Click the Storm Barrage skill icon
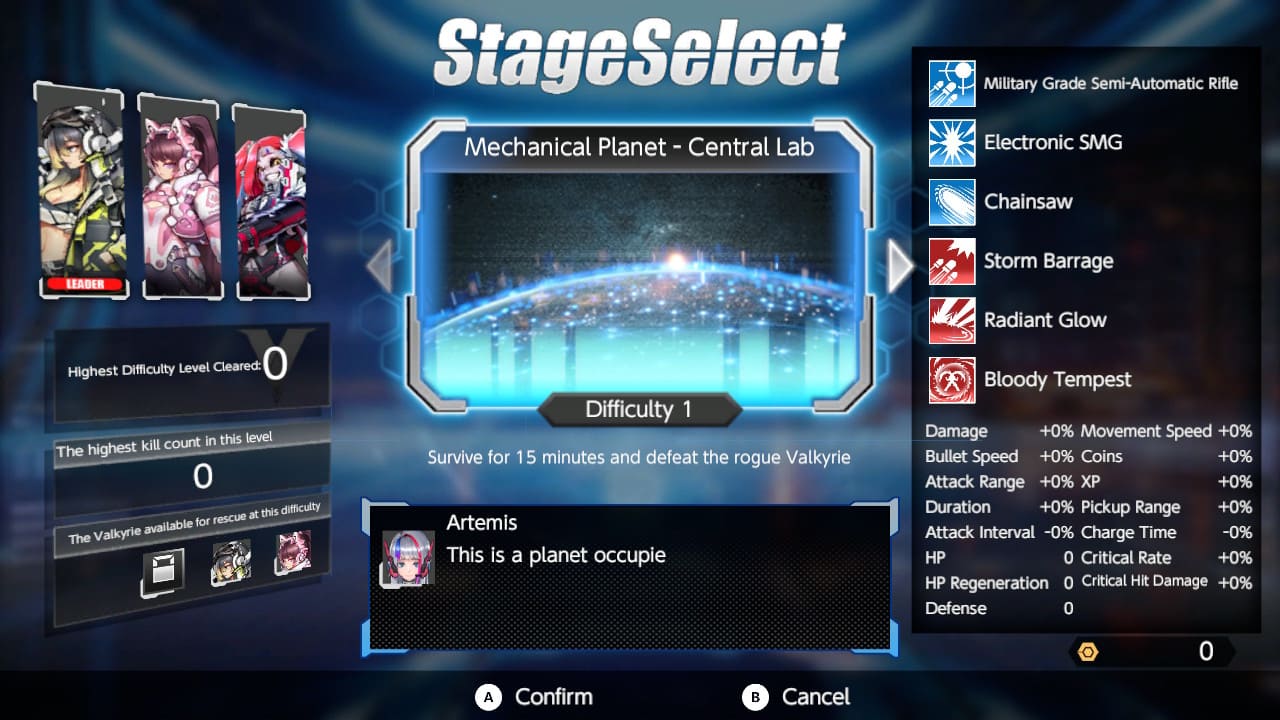The width and height of the screenshot is (1280, 720). (x=951, y=261)
